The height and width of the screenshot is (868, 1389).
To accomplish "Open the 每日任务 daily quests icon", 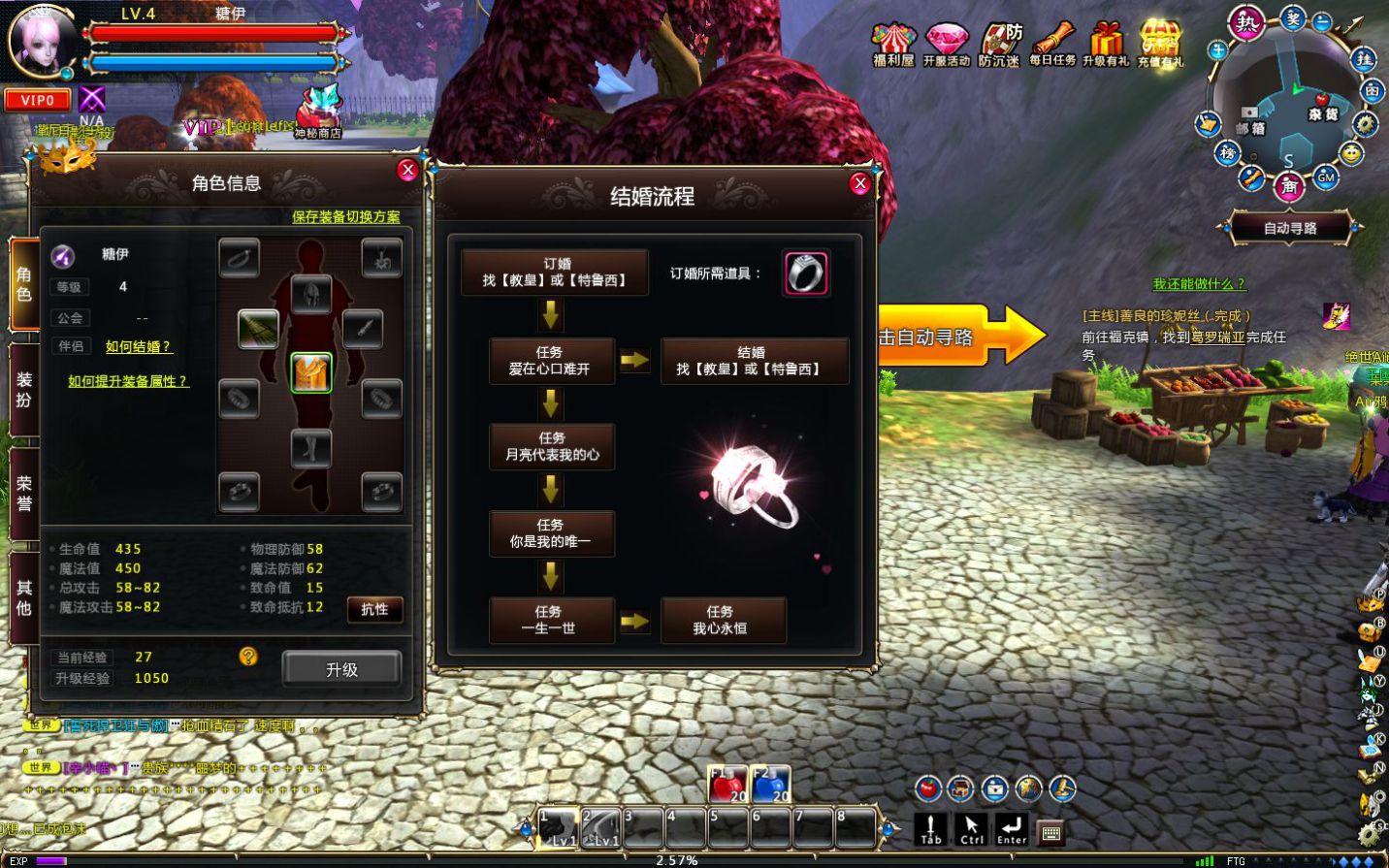I will [1052, 44].
